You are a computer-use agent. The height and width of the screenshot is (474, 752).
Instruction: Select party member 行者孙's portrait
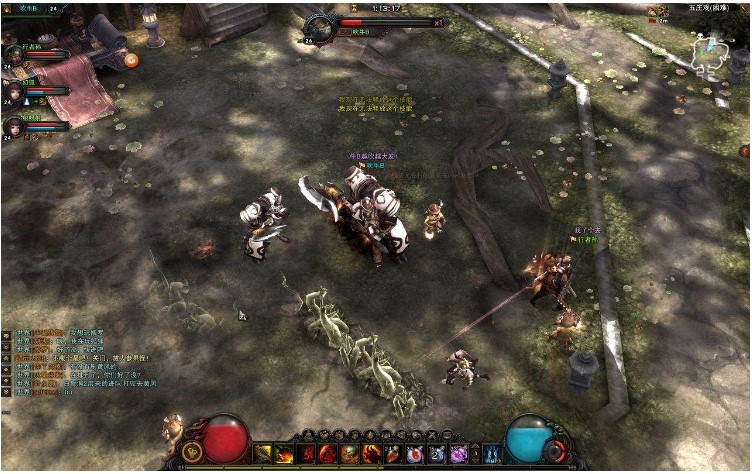tap(13, 53)
